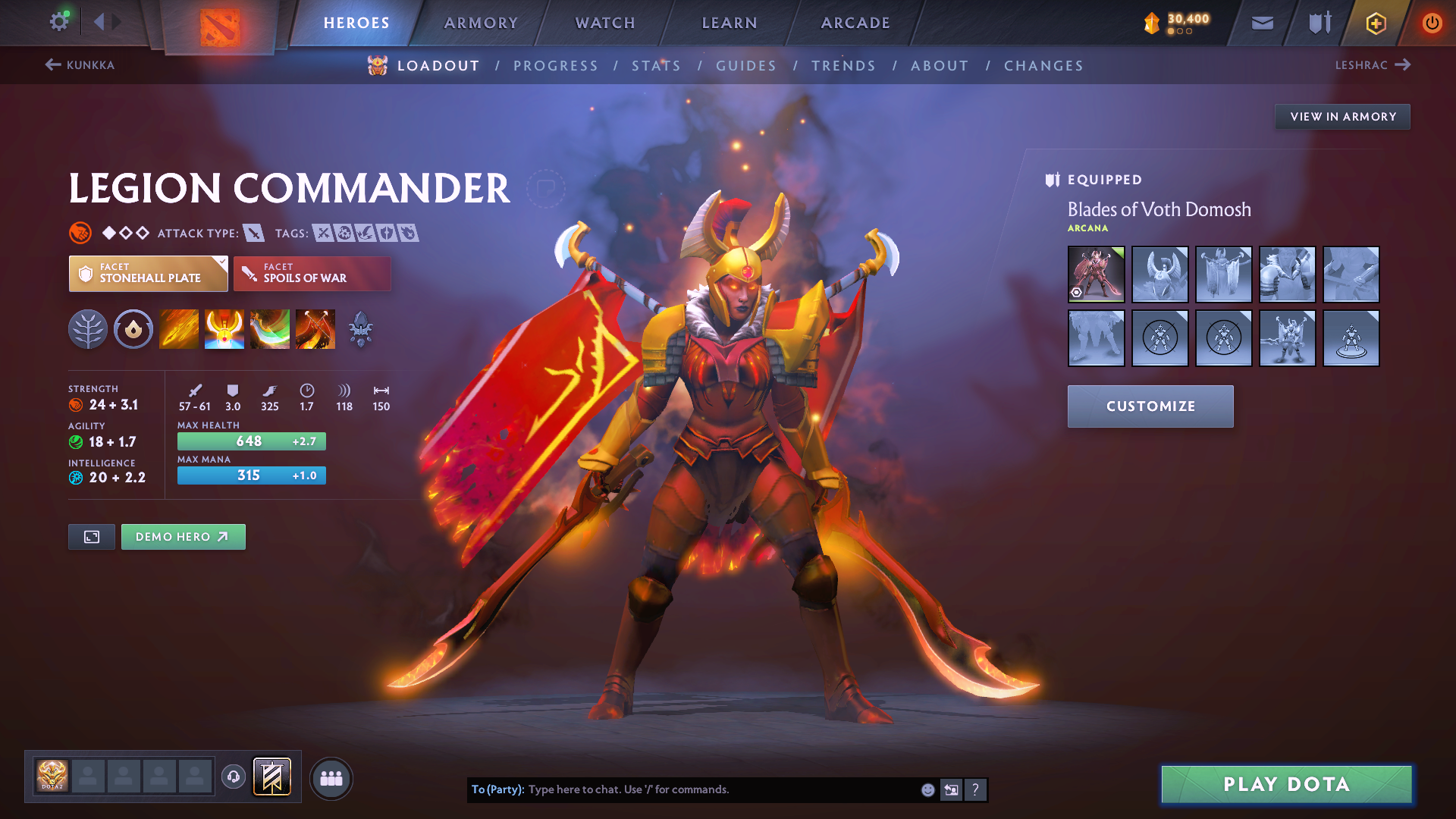This screenshot has width=1456, height=819.
Task: Start matchmaking with Play Dota
Action: coord(1286,784)
